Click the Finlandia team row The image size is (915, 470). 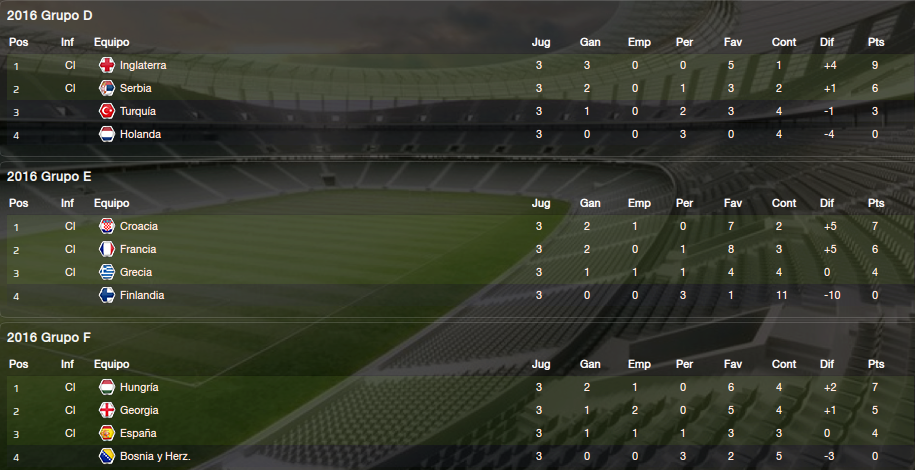click(x=141, y=295)
